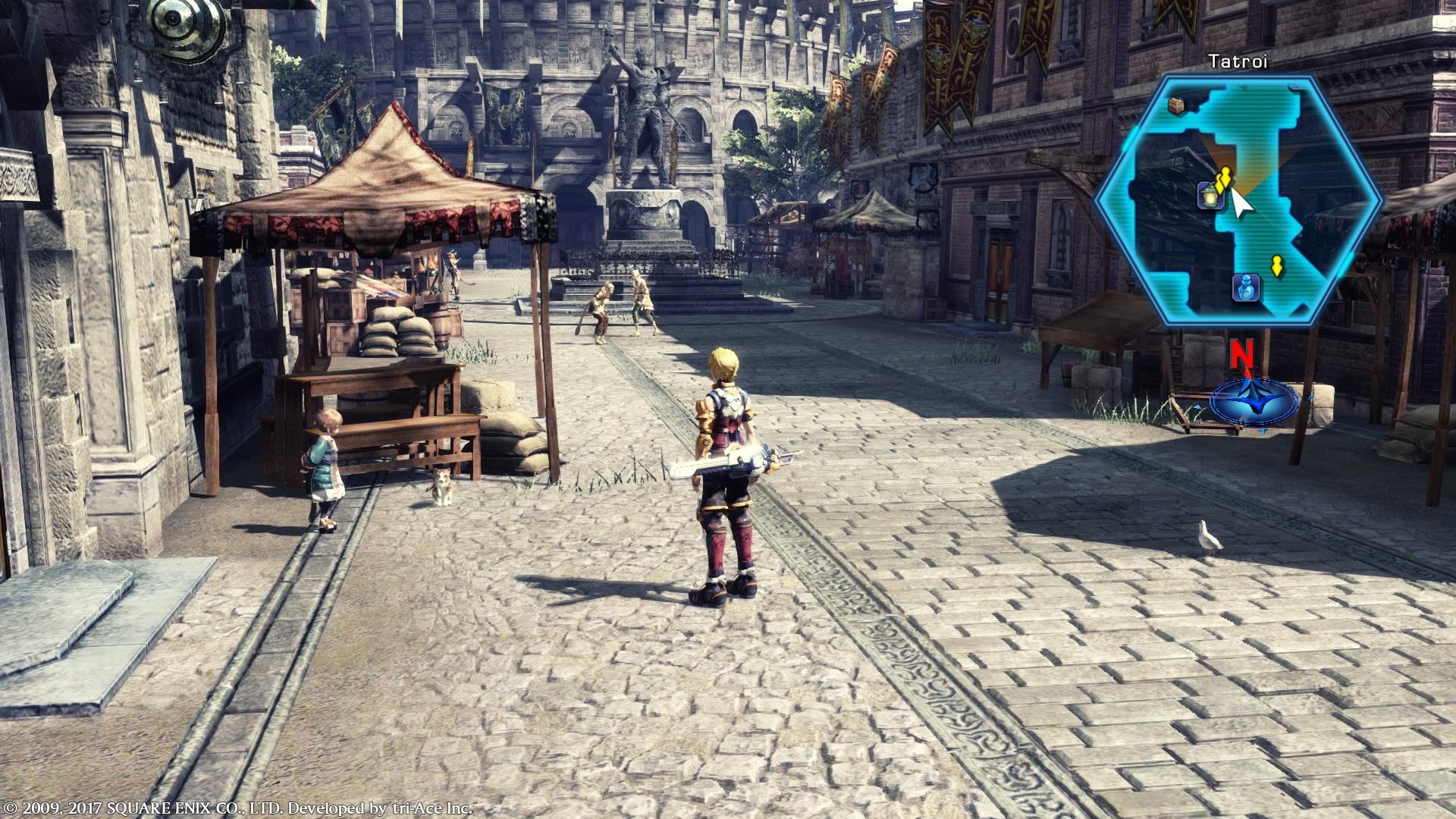Select the treasure chest marker on the minimap
This screenshot has height=819, width=1456.
coord(1177,105)
